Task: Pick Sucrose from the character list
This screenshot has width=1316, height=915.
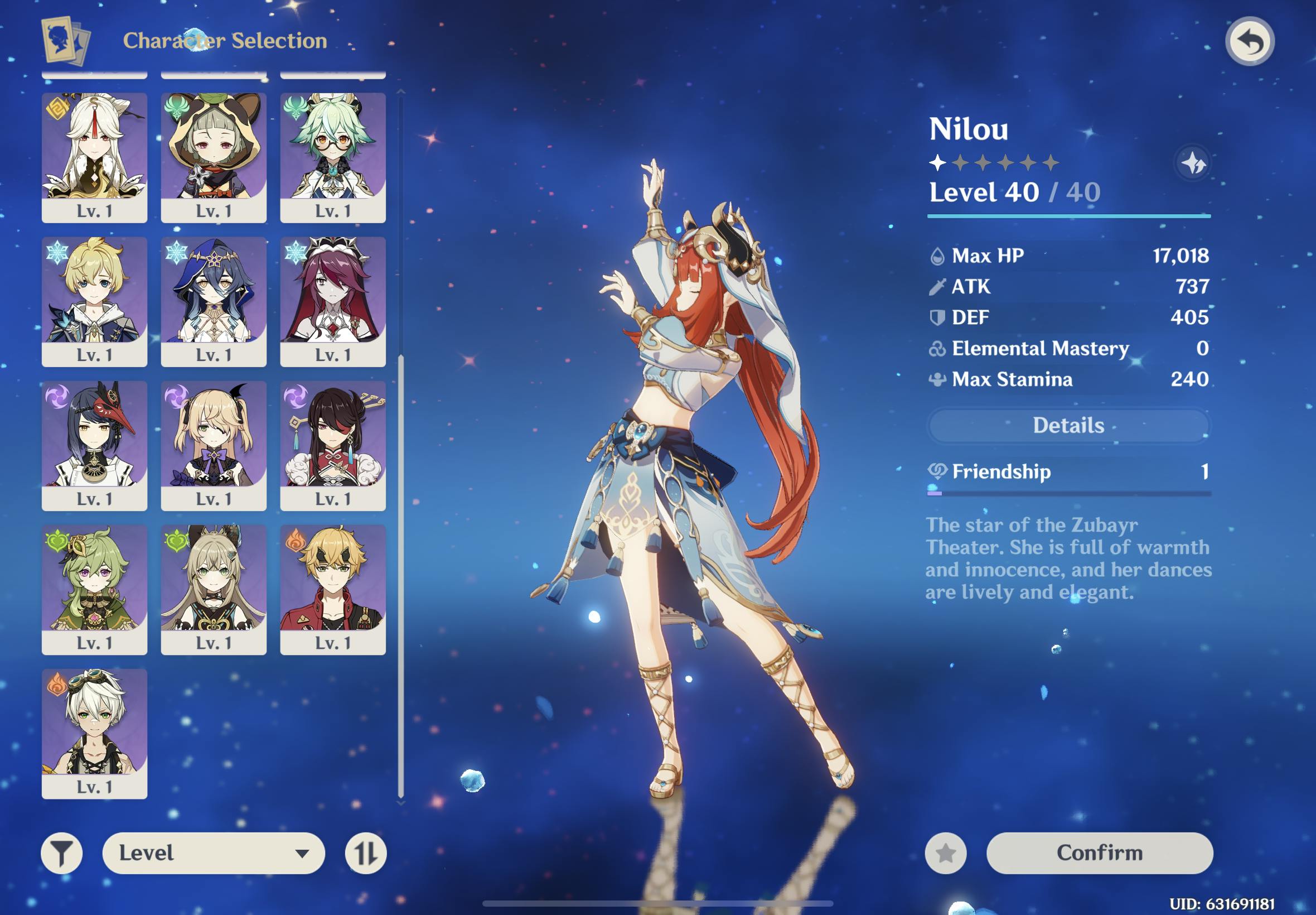Action: click(333, 157)
